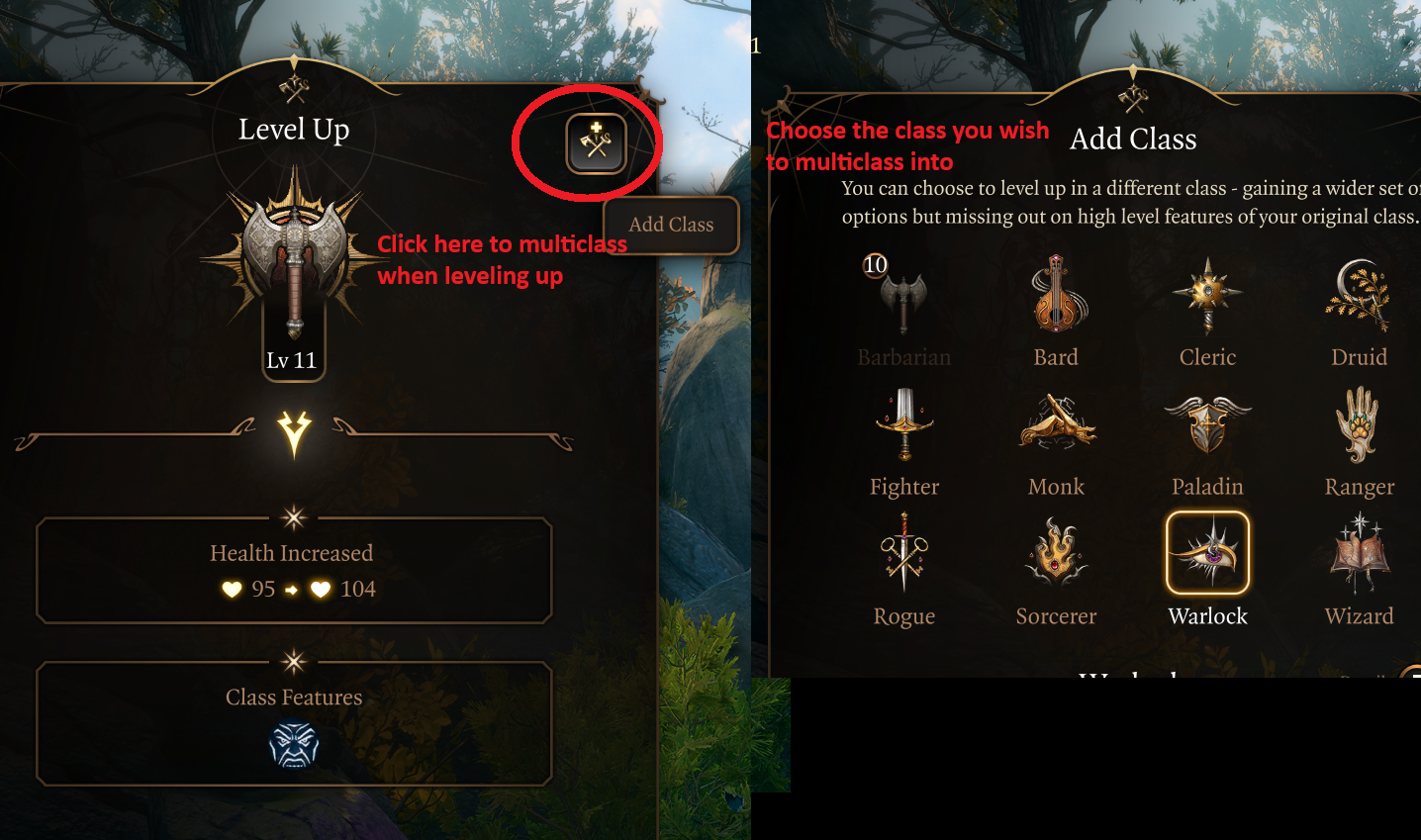Pick the Ranger class icon
Image resolution: width=1421 pixels, height=840 pixels.
1359,425
